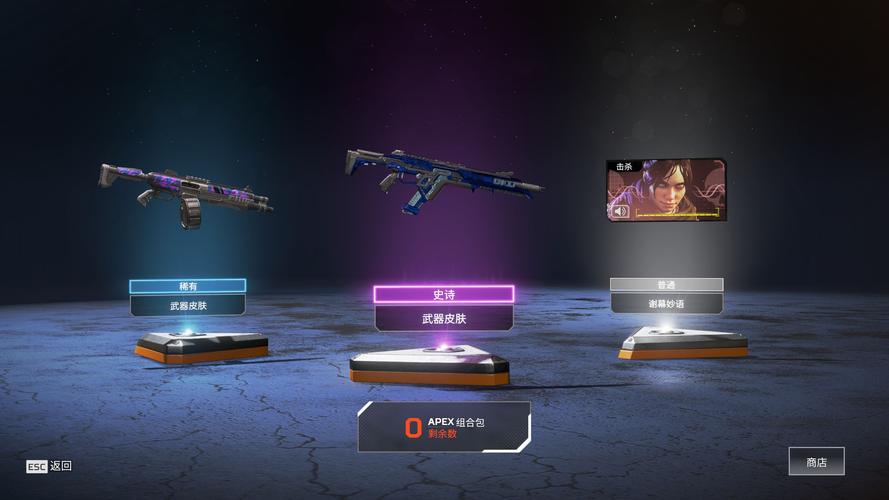889x500 pixels.
Task: Click the APEX 组合包 remaining packs button
Action: 444,427
